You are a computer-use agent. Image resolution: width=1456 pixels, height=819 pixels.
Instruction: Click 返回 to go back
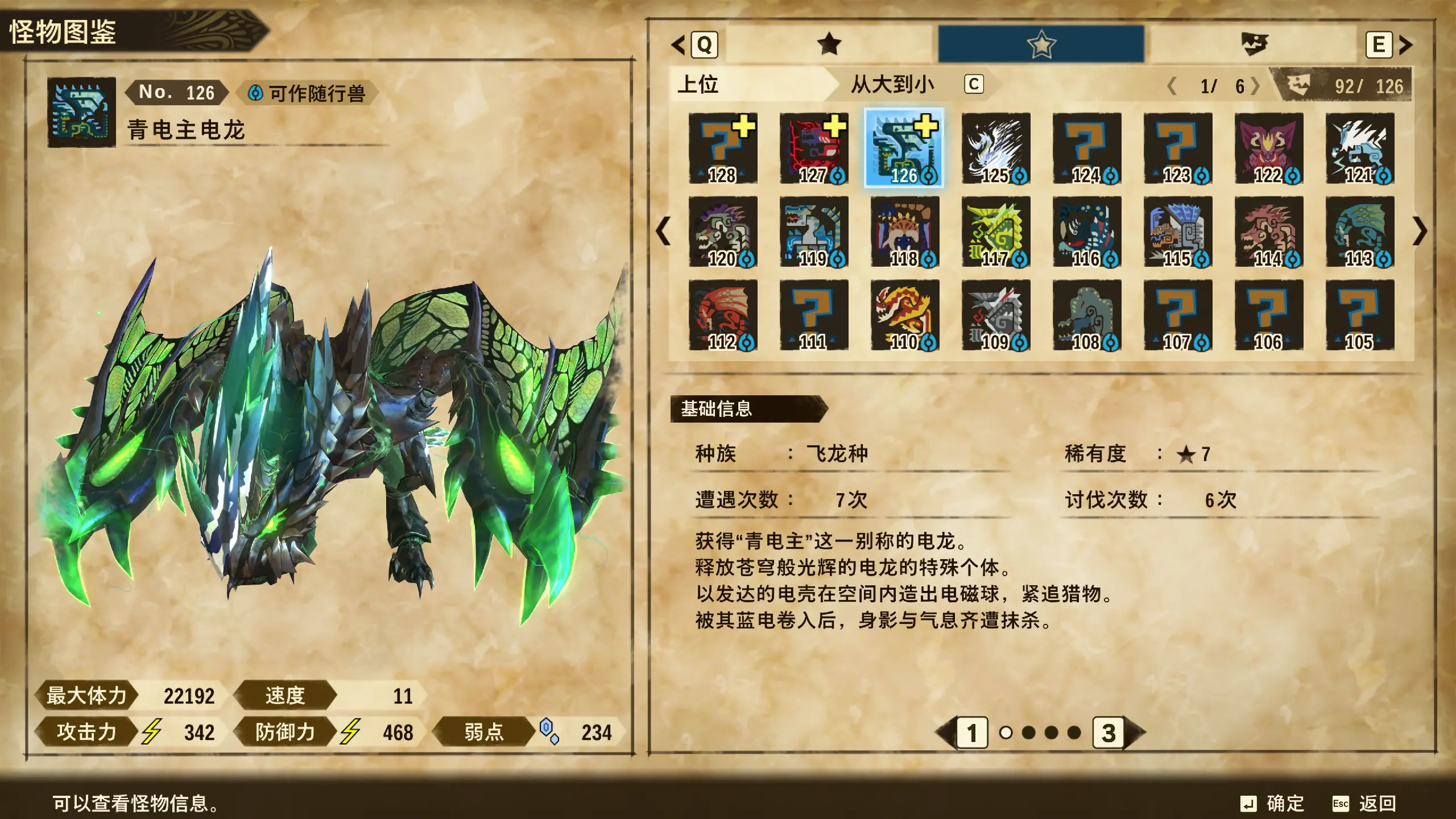coord(1365,803)
